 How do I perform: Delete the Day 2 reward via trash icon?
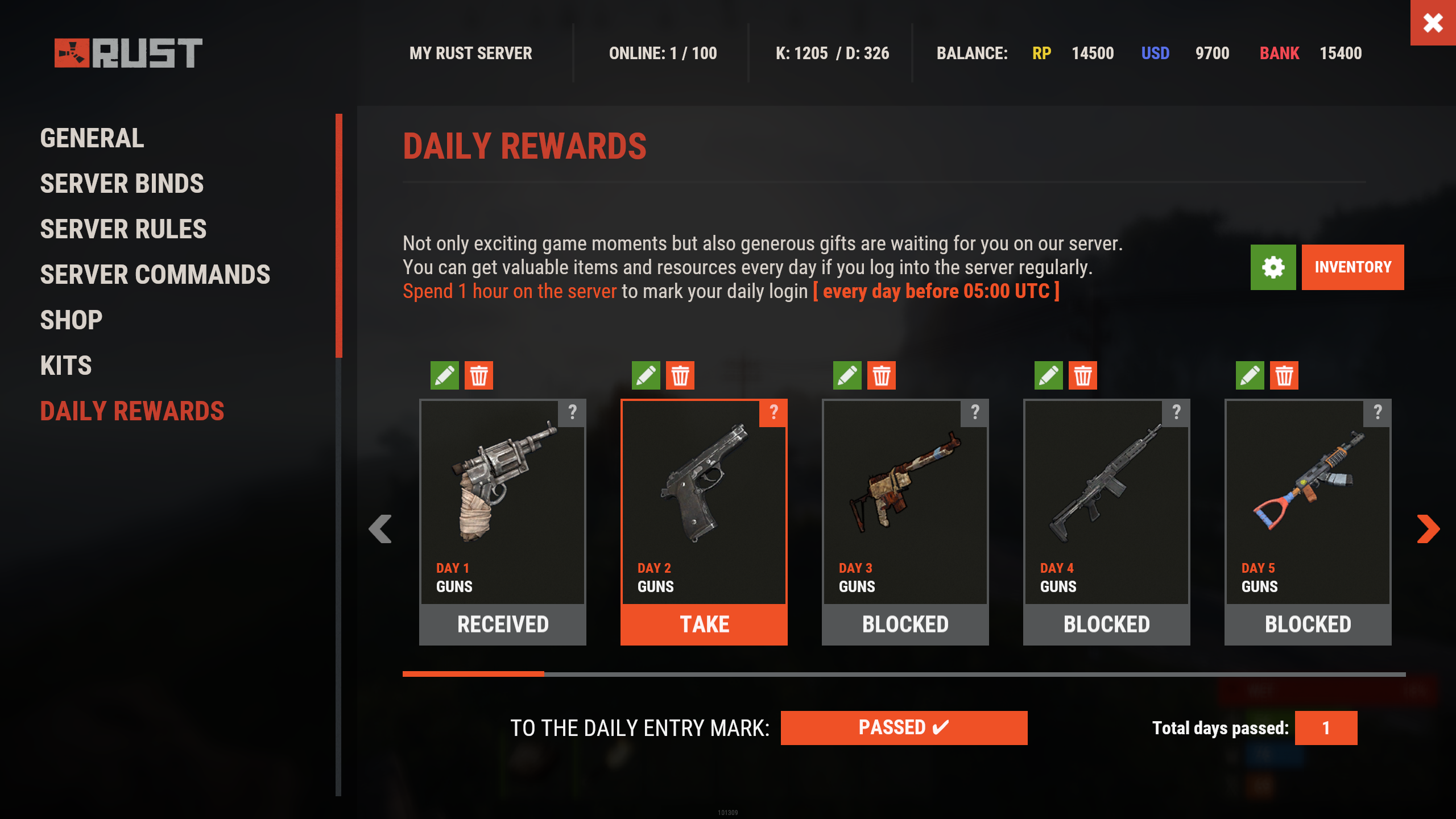pyautogui.click(x=680, y=375)
